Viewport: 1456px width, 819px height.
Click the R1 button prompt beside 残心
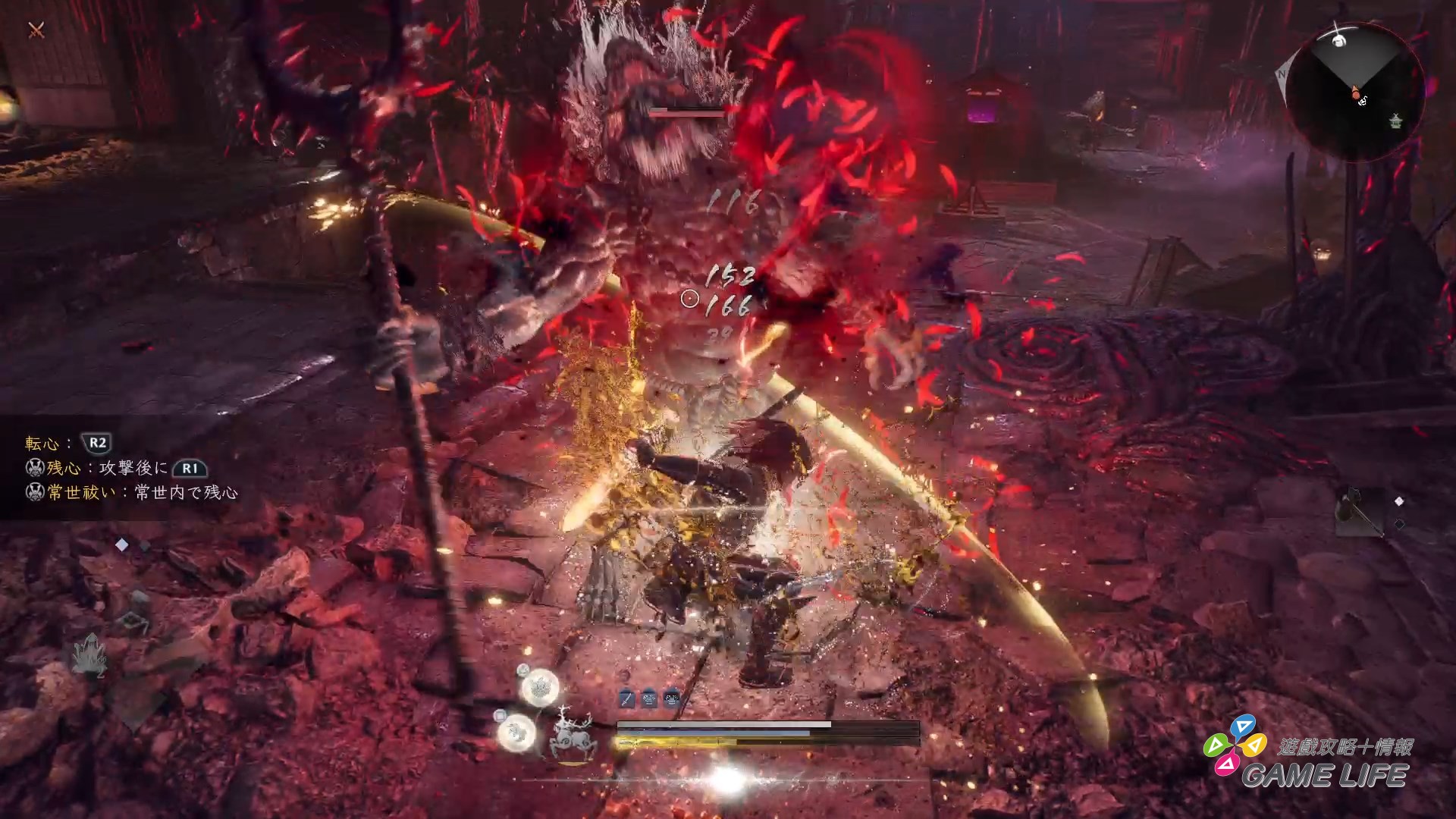click(x=190, y=469)
